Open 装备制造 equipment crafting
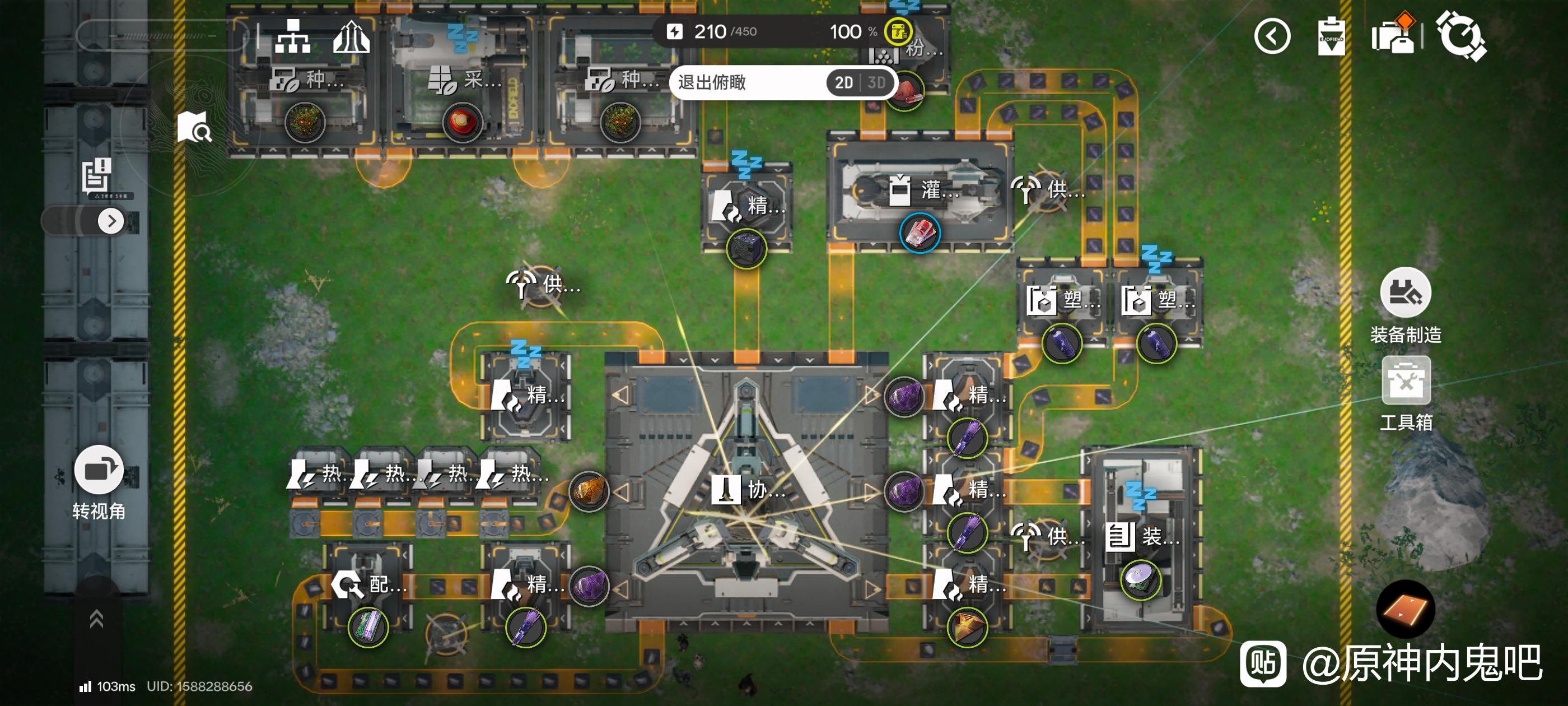 click(x=1405, y=293)
